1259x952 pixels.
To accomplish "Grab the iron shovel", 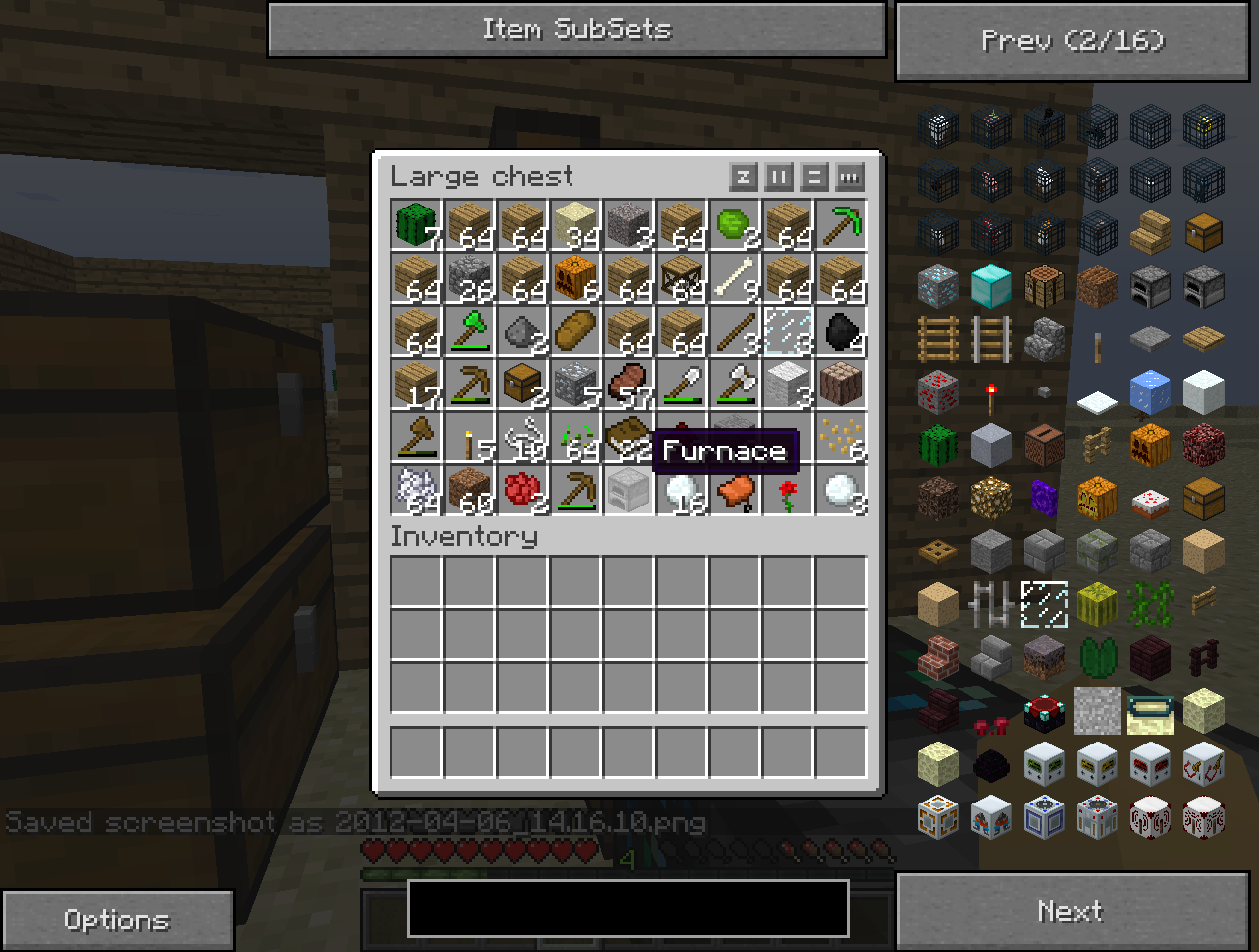I will tap(681, 384).
